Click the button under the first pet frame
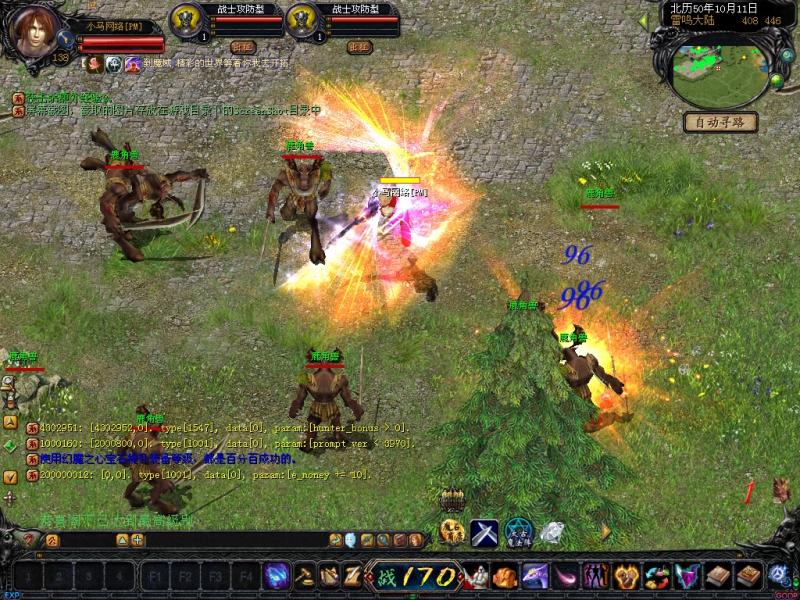The width and height of the screenshot is (800, 600). click(243, 47)
